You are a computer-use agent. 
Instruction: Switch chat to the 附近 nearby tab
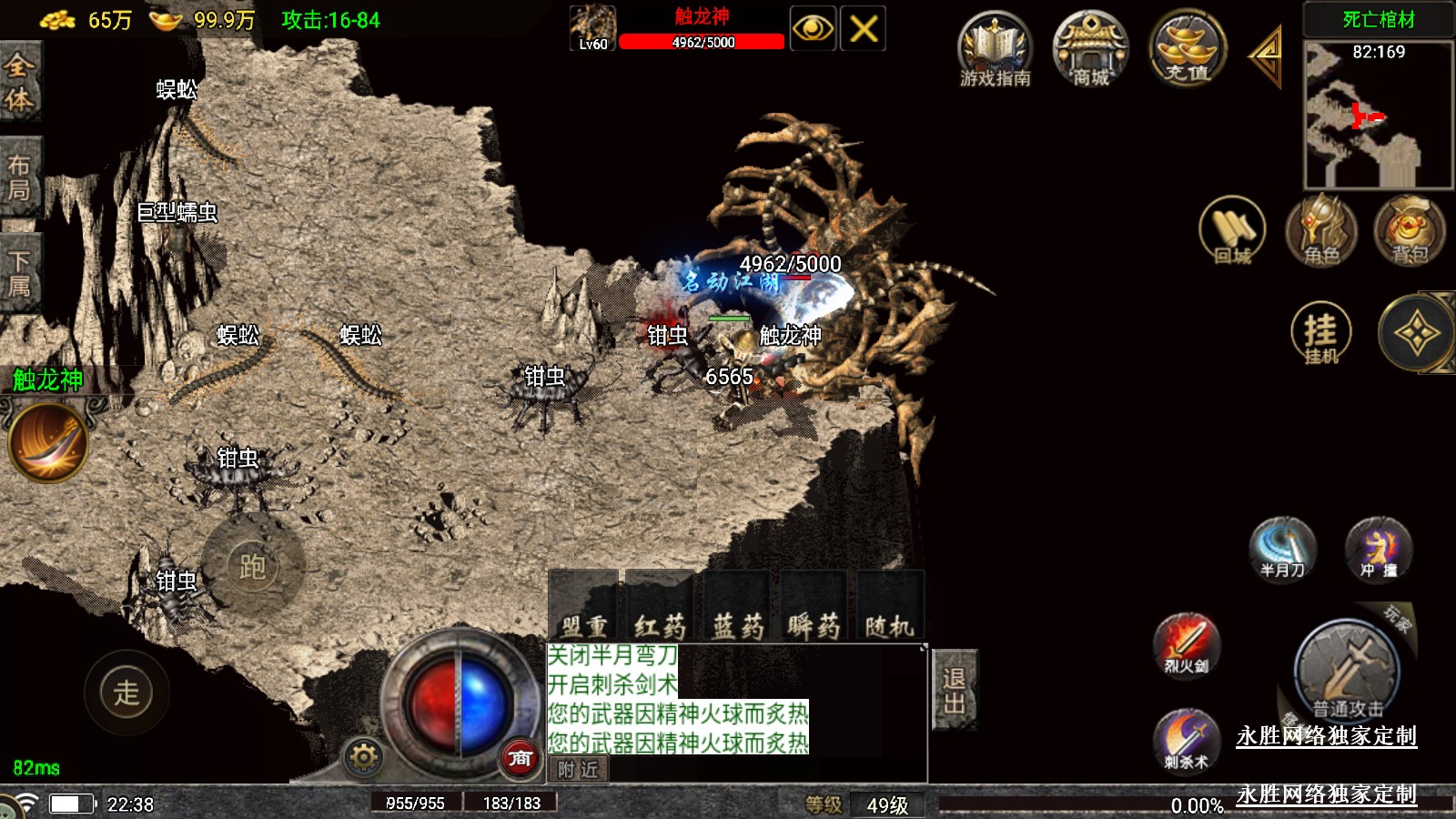coord(578,770)
